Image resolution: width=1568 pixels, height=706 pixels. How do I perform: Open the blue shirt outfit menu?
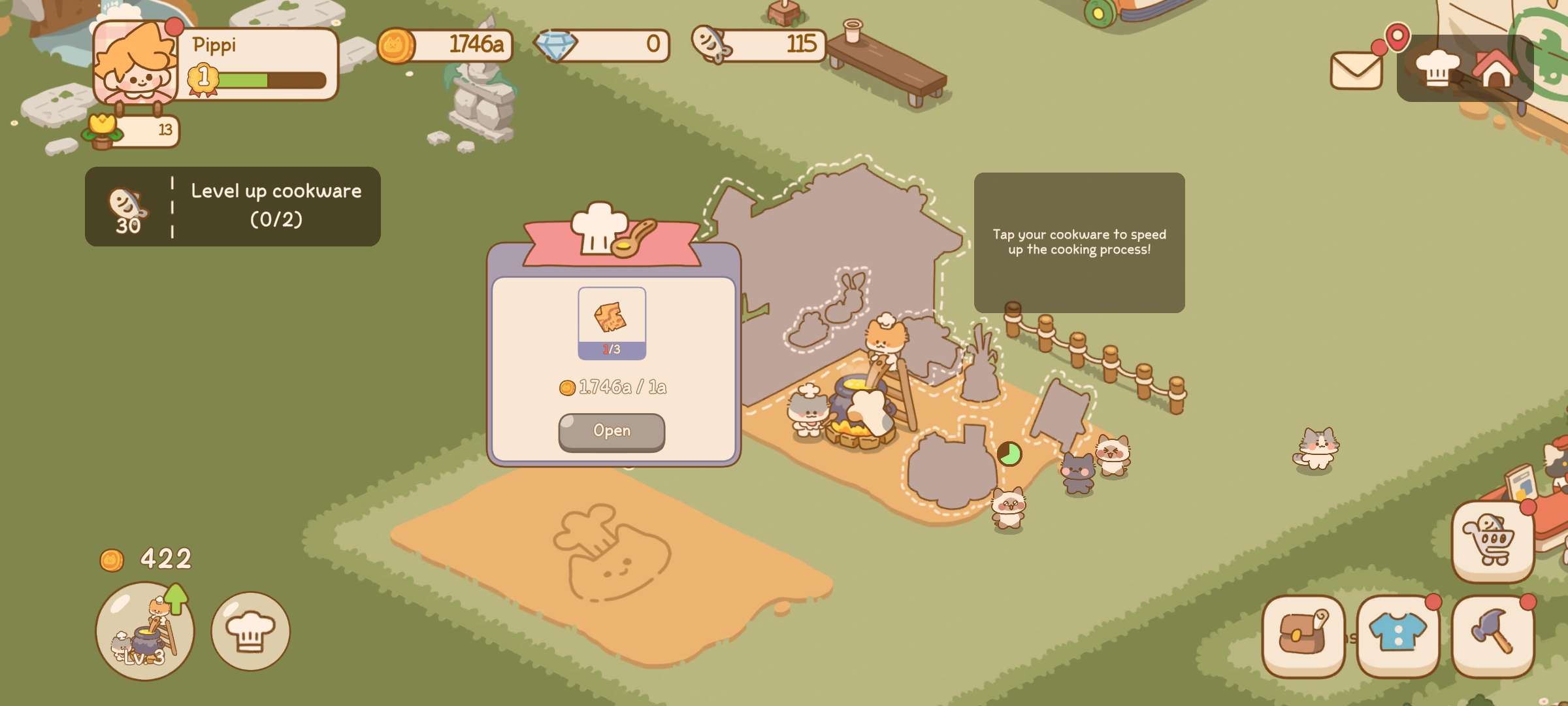coord(1398,635)
